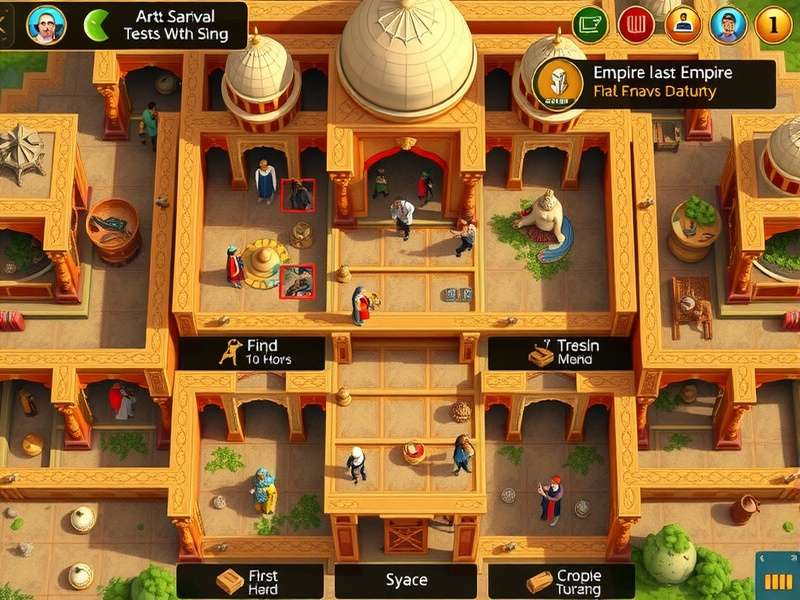The height and width of the screenshot is (600, 800).
Task: Open the Empire last Empire objective banner
Action: click(654, 83)
